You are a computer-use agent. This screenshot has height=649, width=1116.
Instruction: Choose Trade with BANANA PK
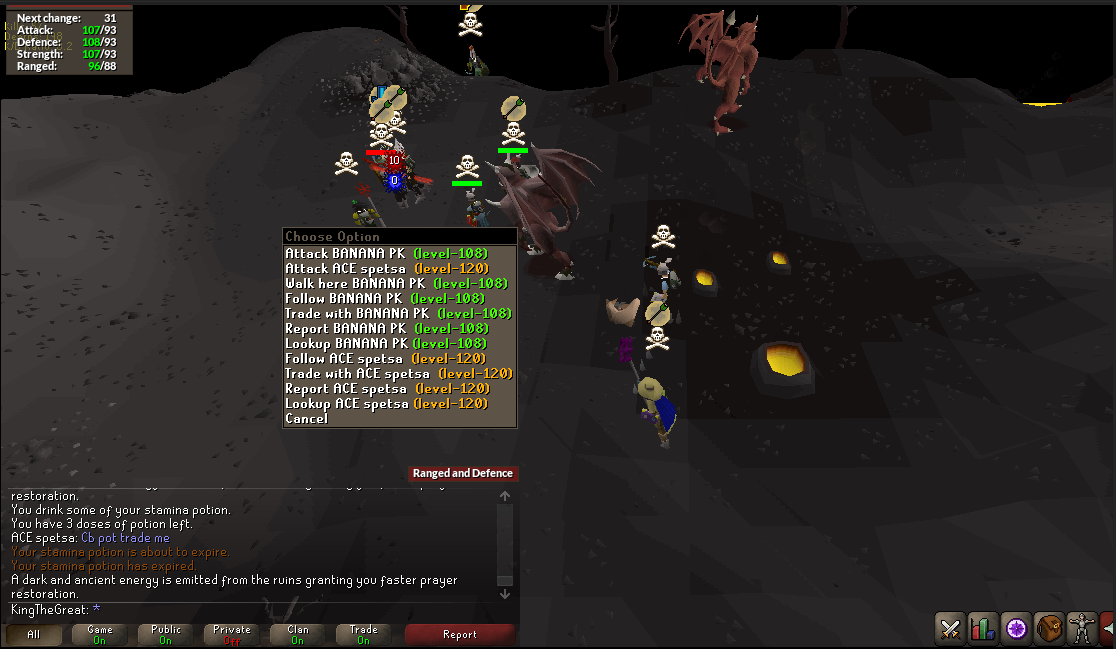(x=398, y=313)
